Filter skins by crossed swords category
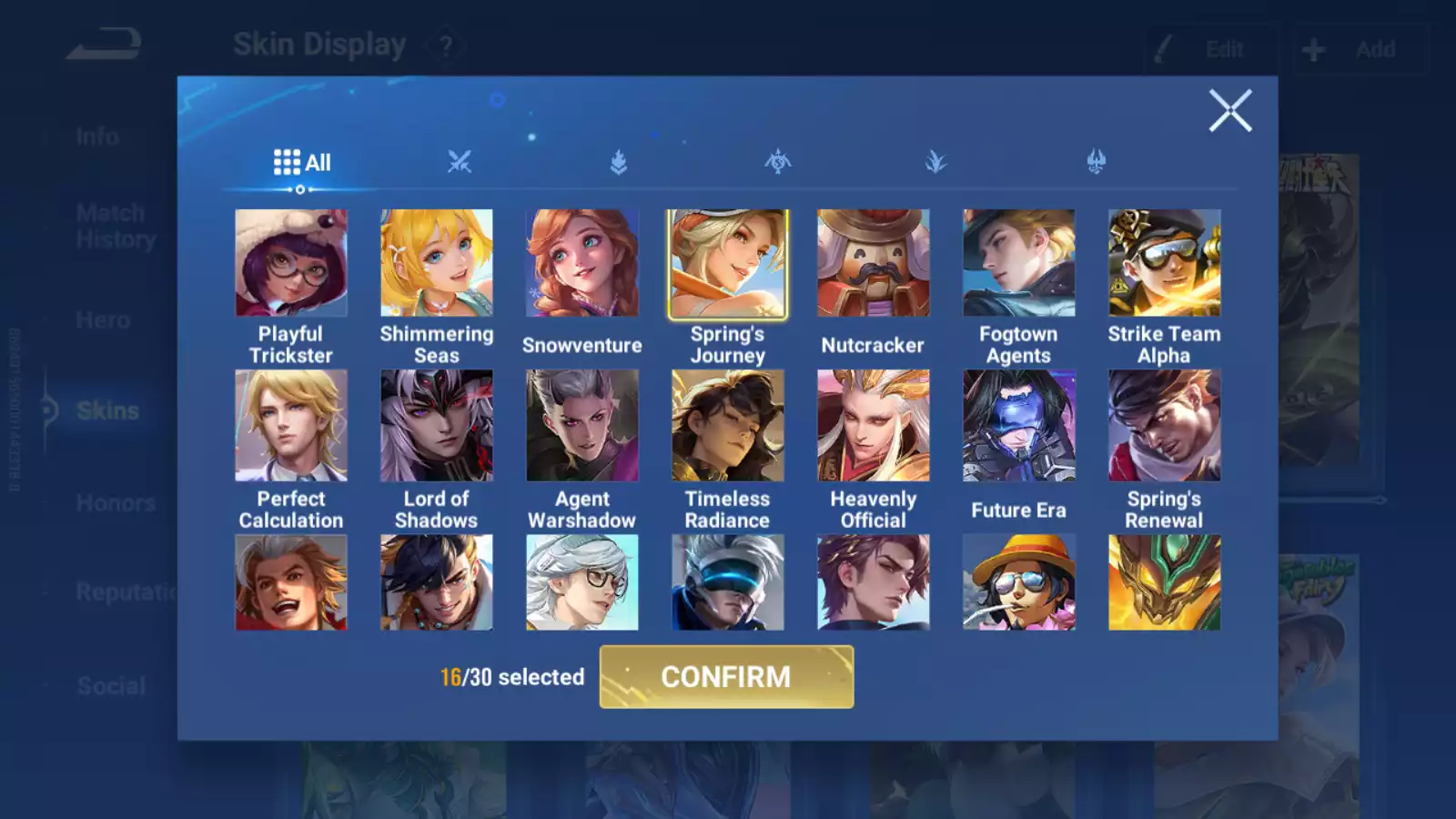 tap(460, 163)
